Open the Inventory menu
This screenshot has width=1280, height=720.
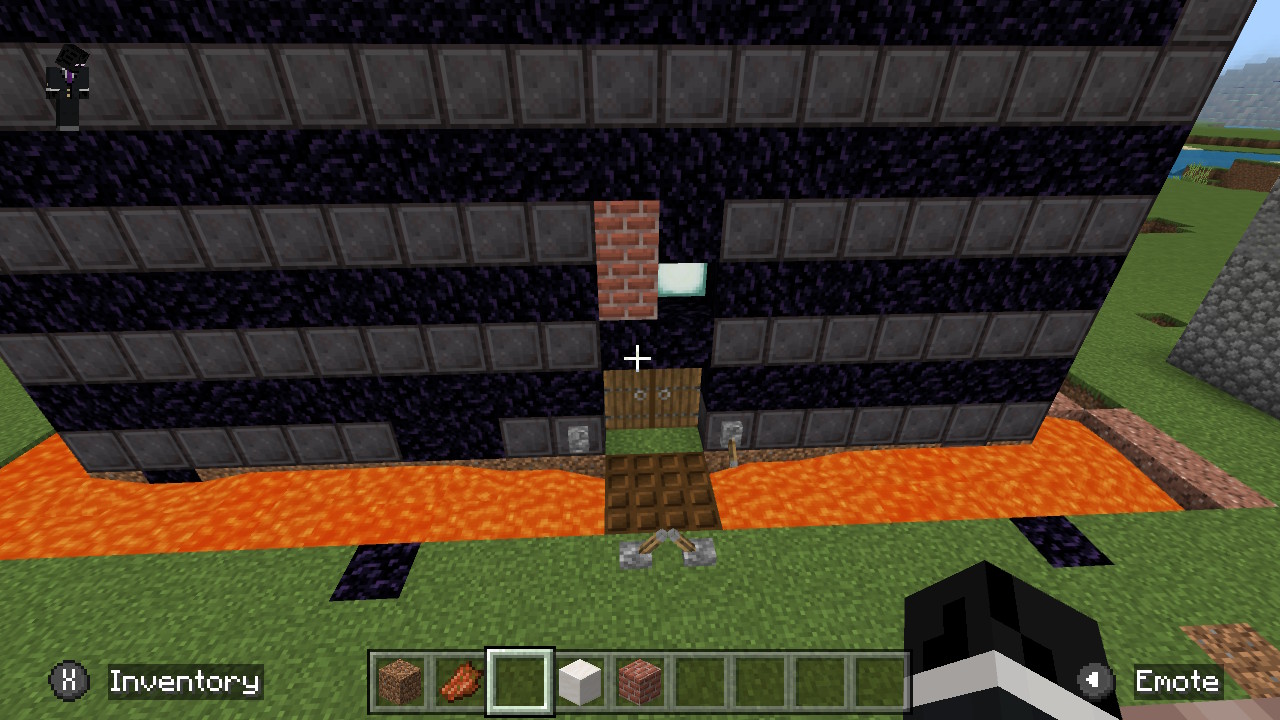(184, 682)
